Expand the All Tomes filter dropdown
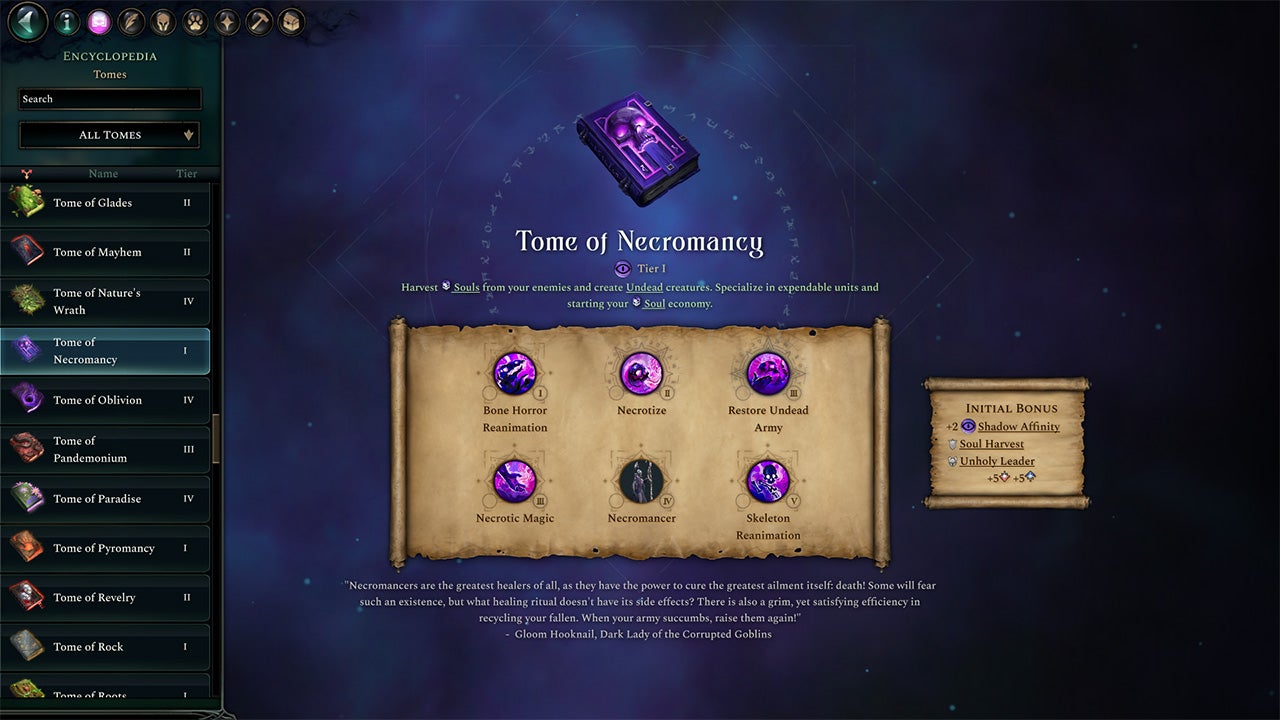This screenshot has height=720, width=1280. pyautogui.click(x=109, y=134)
